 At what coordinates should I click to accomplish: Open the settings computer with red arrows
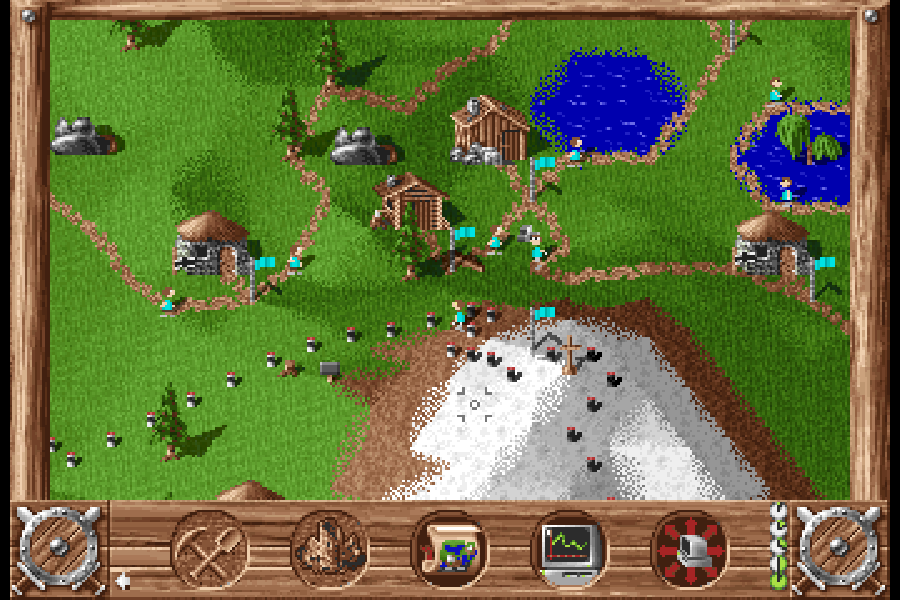click(689, 548)
